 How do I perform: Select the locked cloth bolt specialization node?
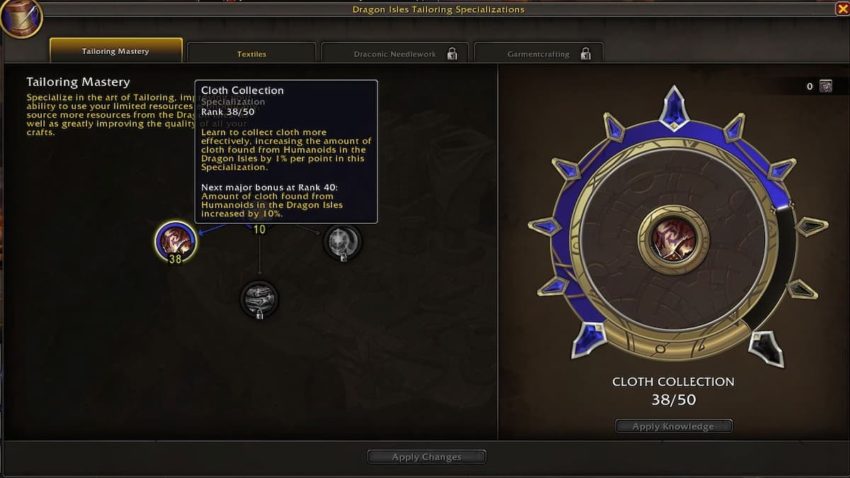[259, 297]
